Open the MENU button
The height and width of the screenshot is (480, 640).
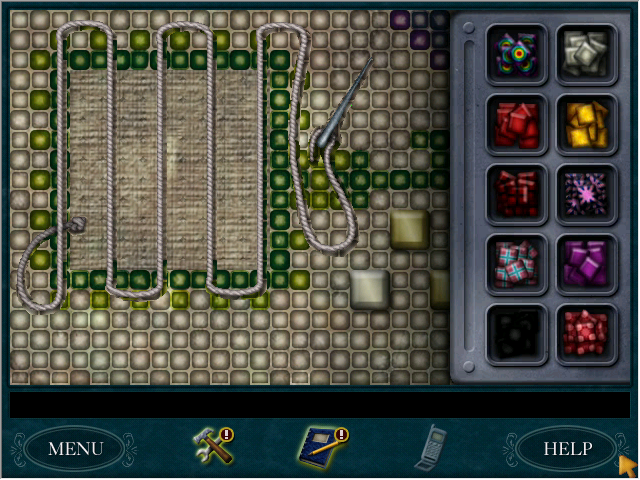click(76, 448)
